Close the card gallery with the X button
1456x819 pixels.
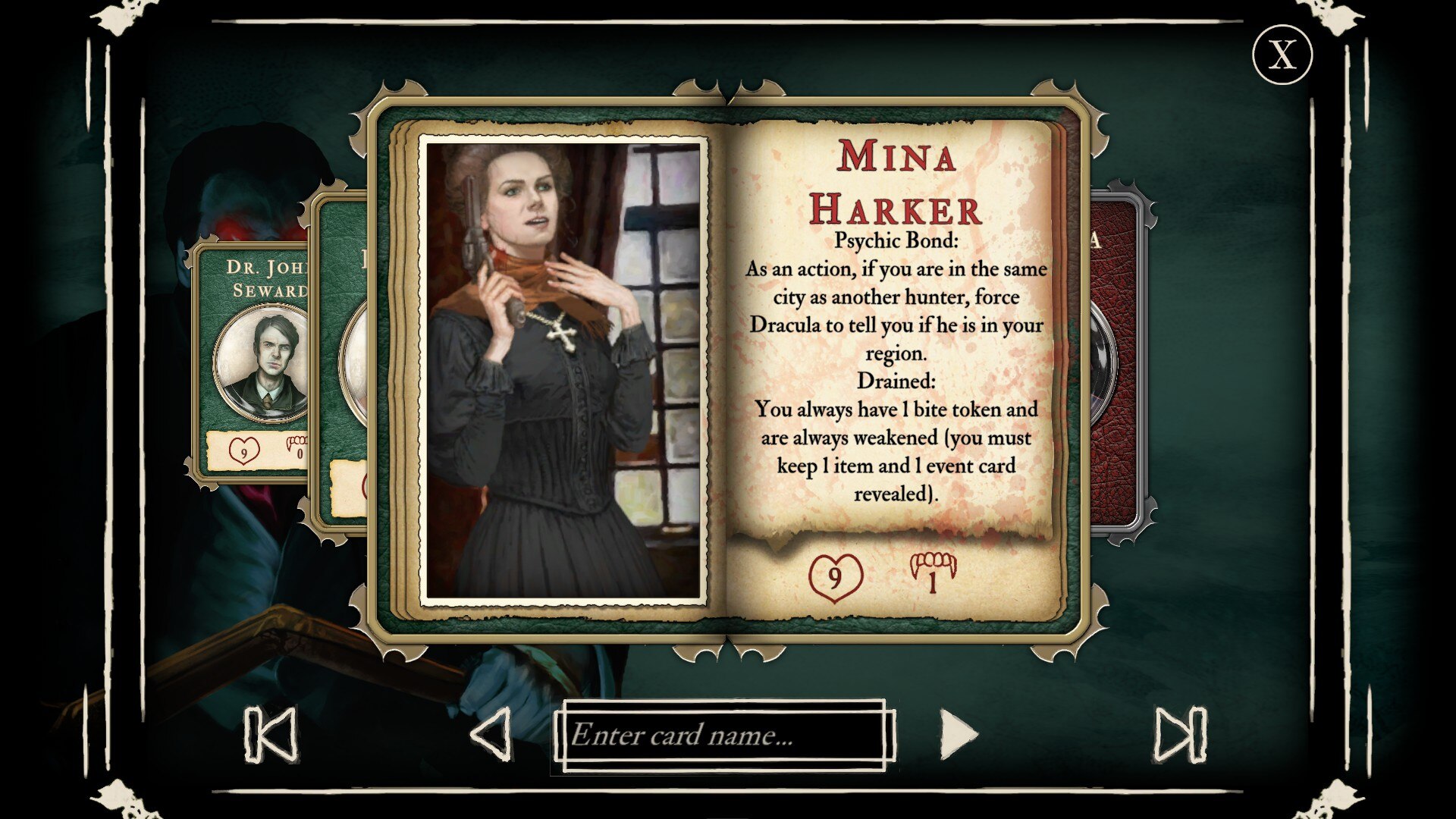coord(1282,55)
